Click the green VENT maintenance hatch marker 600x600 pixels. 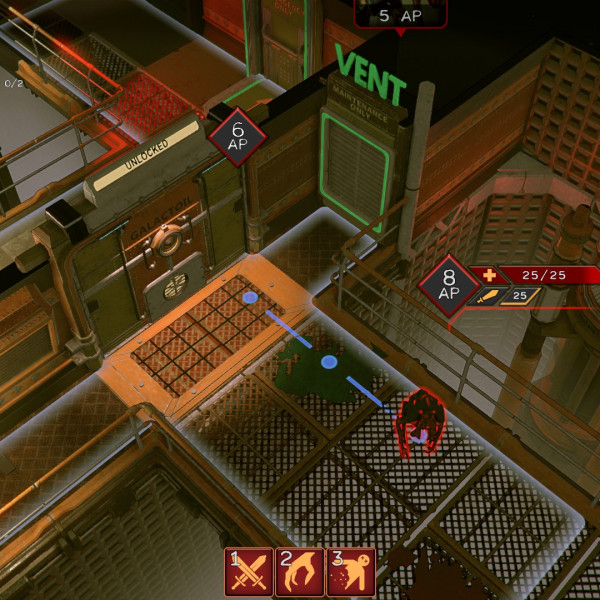[x=354, y=171]
